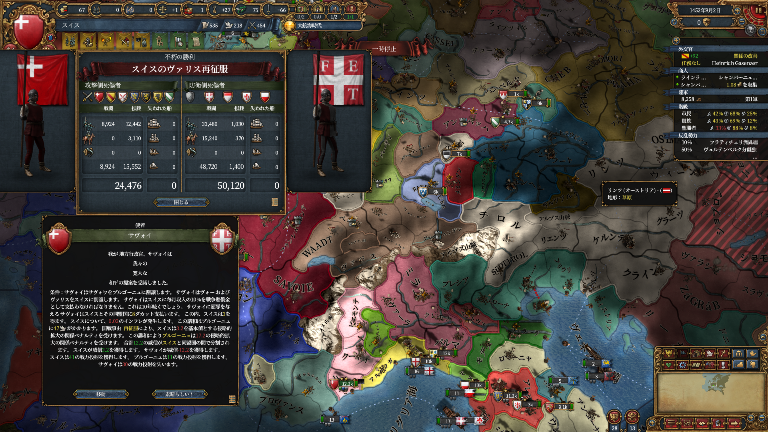Click the Savoy shield in the message header

pyautogui.click(x=220, y=240)
